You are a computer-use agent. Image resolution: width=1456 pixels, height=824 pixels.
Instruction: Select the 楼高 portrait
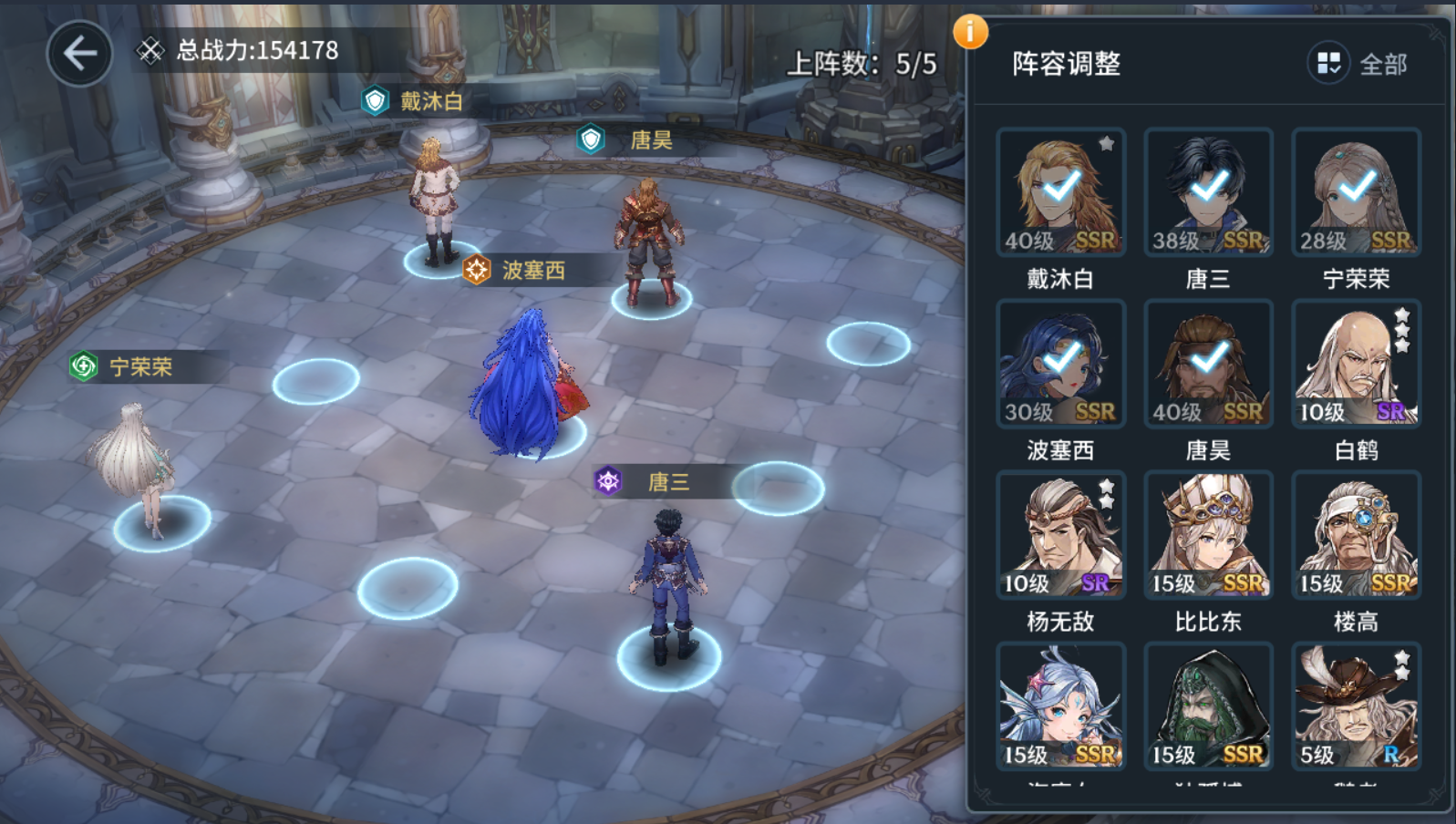pyautogui.click(x=1356, y=534)
